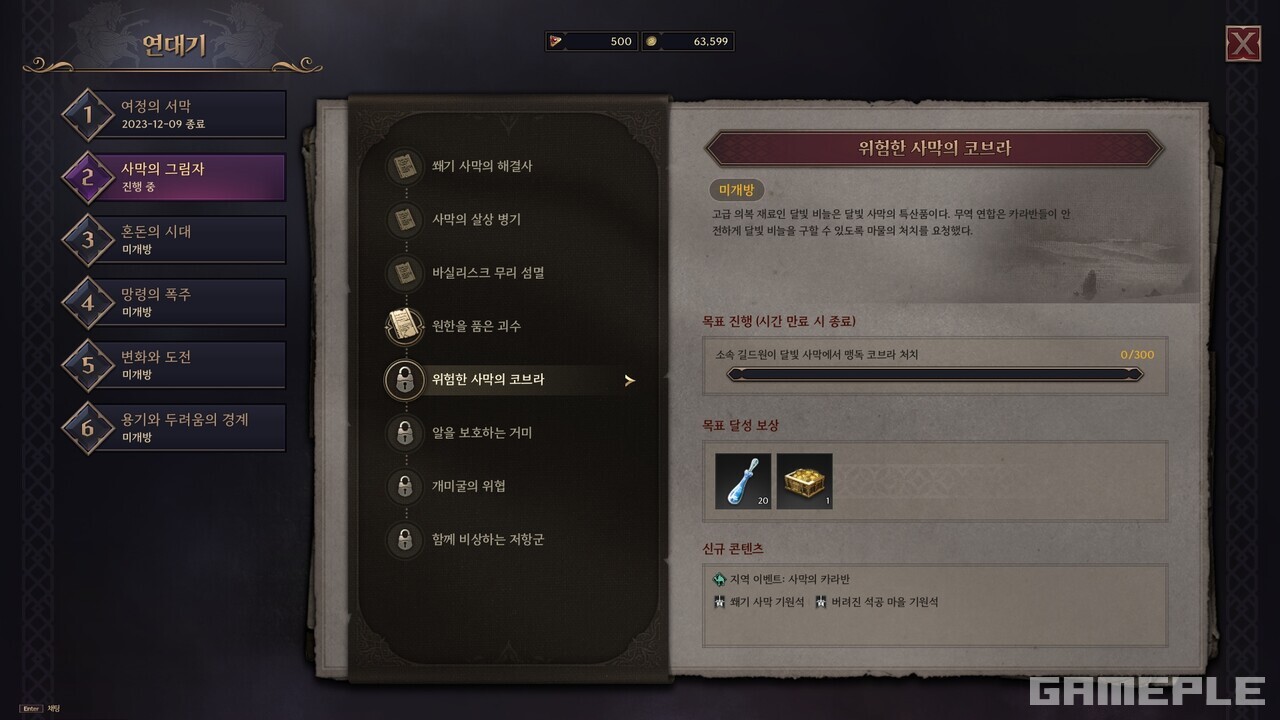Viewport: 1280px width, 720px height.
Task: Inspect the gold treasure chest reward icon
Action: point(804,481)
